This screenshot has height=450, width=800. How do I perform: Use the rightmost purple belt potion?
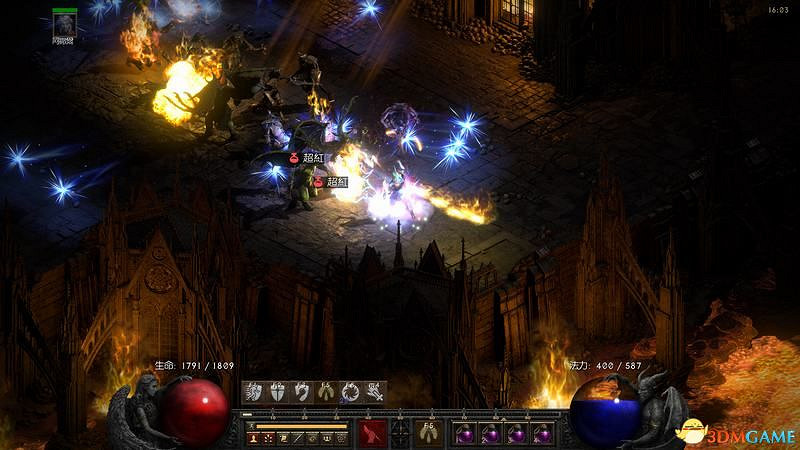pos(543,434)
